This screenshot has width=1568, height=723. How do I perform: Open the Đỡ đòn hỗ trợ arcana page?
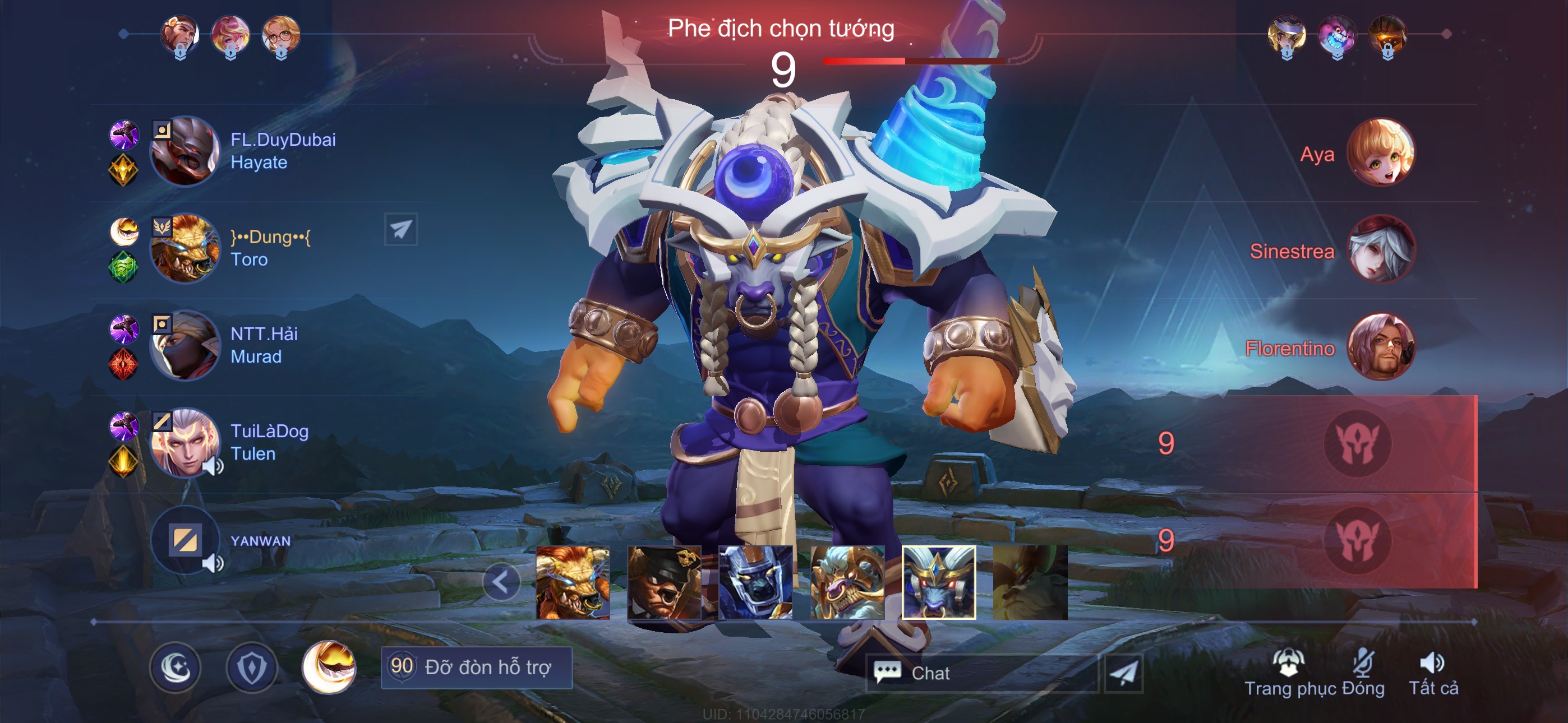477,668
